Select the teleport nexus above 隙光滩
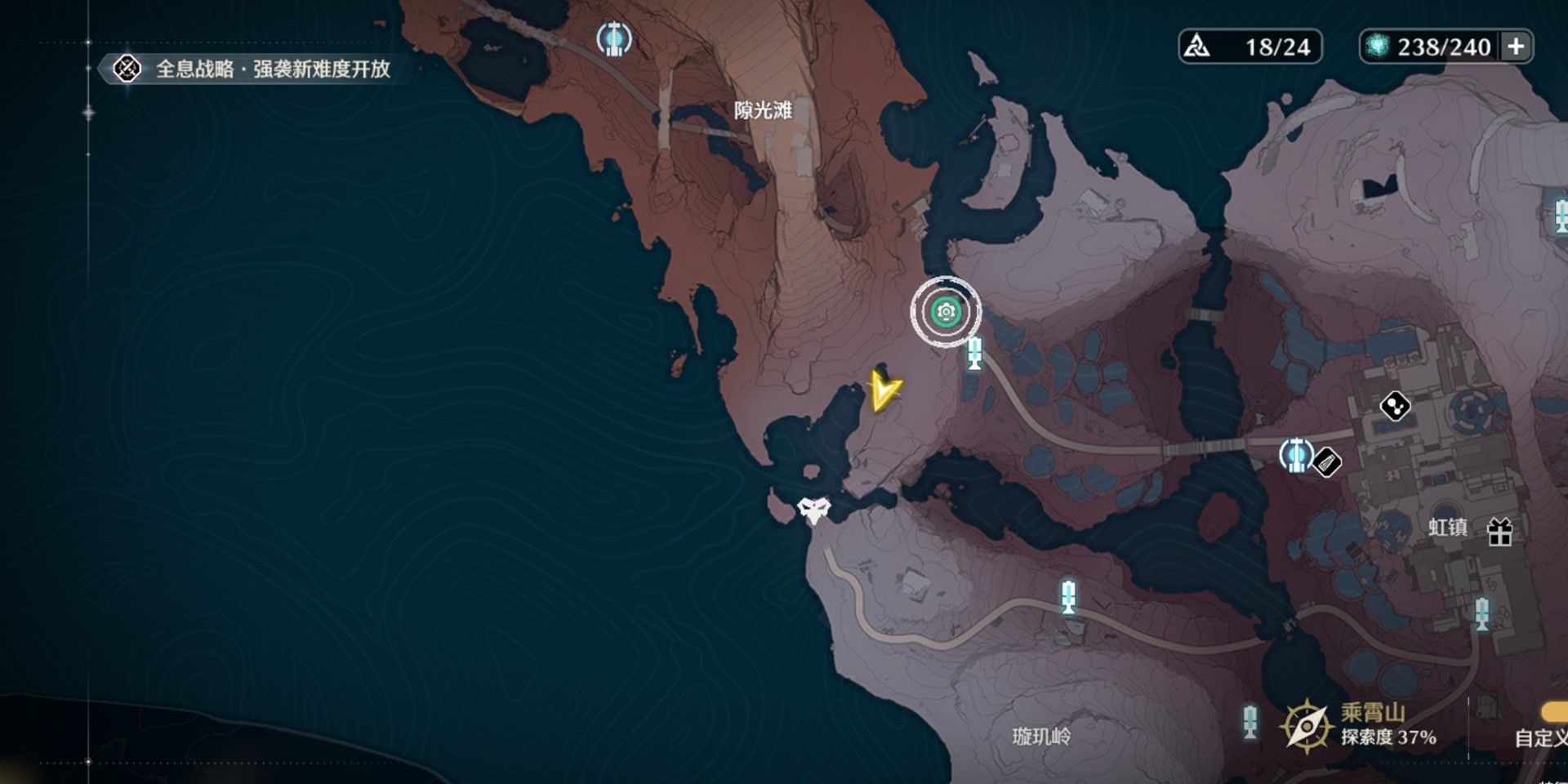This screenshot has height=784, width=1568. coord(613,38)
